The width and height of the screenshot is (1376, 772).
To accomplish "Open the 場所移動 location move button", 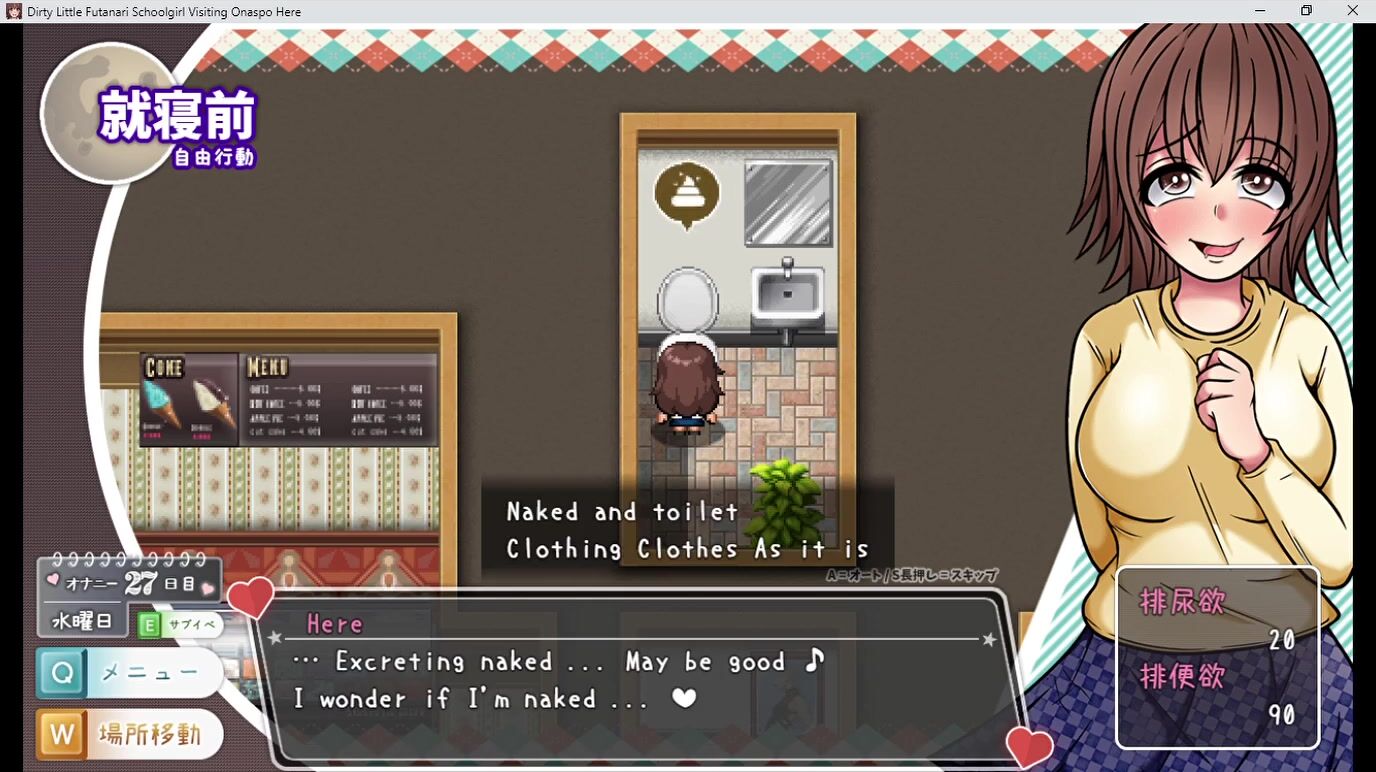I will pos(130,735).
